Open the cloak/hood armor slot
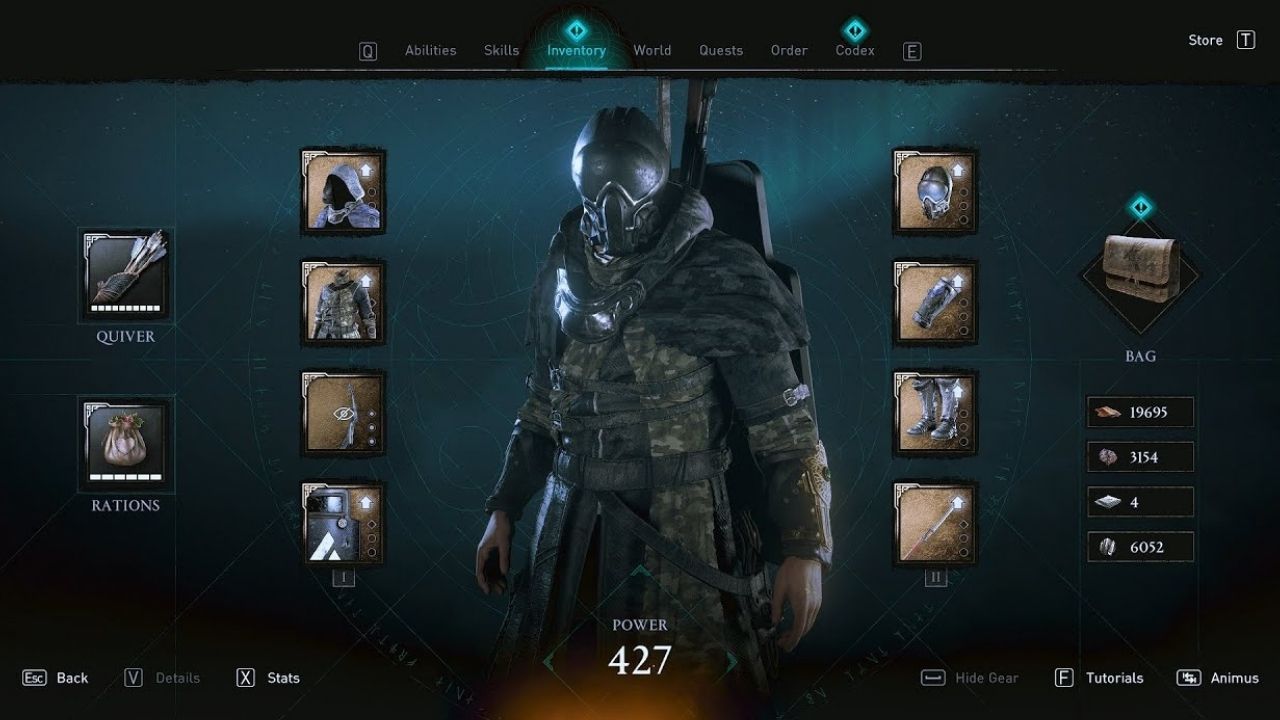Image resolution: width=1280 pixels, height=720 pixels. [342, 193]
